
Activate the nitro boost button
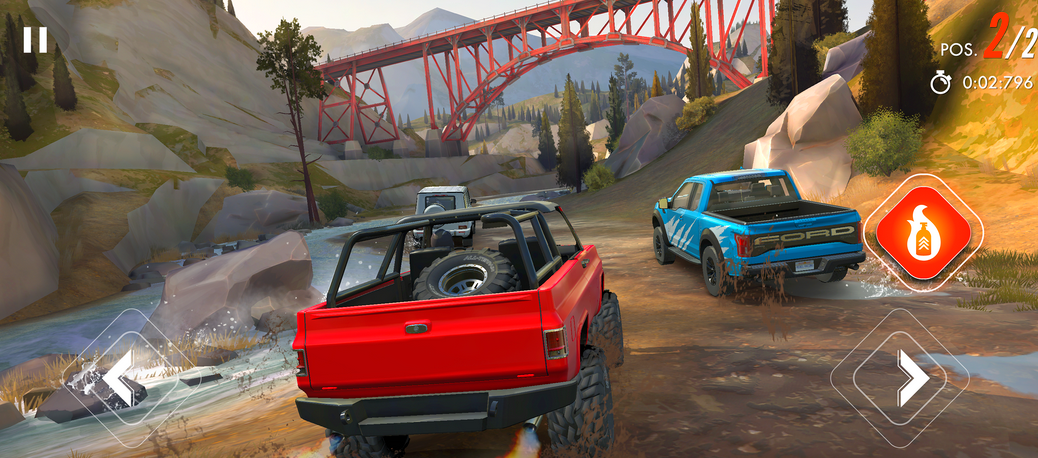coord(922,233)
